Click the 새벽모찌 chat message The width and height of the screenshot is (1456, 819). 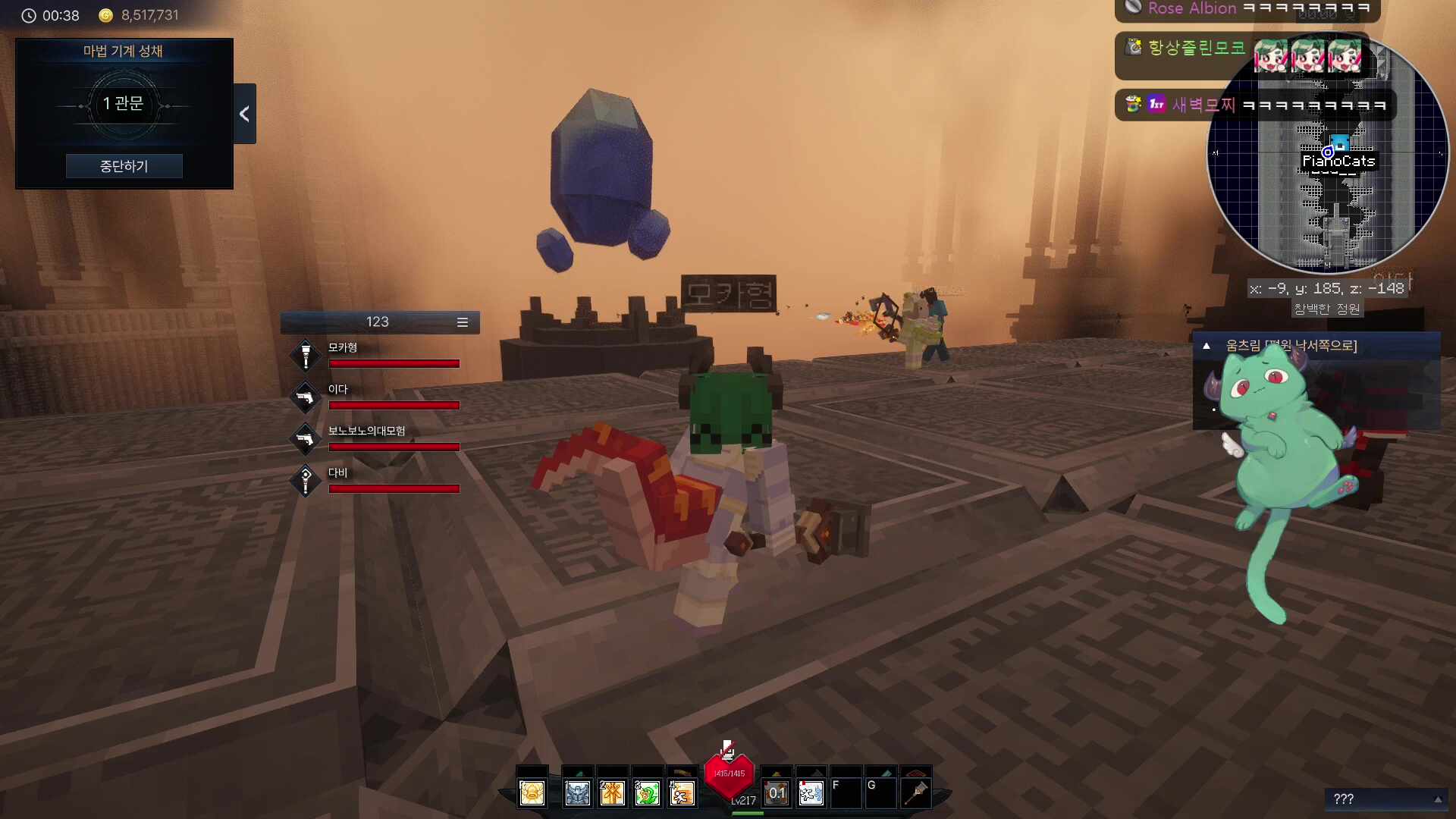click(x=1255, y=105)
